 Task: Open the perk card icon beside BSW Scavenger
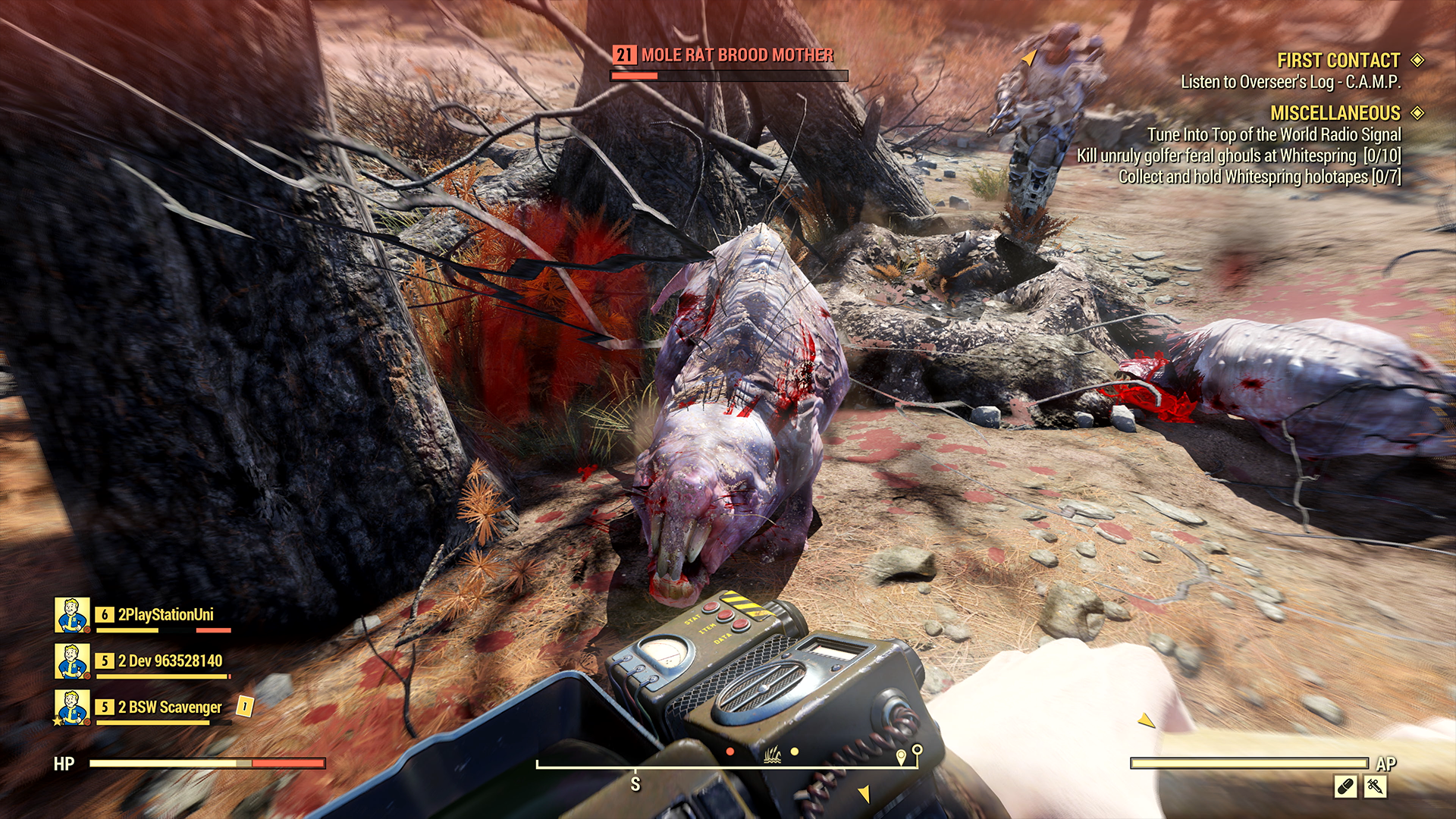pyautogui.click(x=244, y=706)
